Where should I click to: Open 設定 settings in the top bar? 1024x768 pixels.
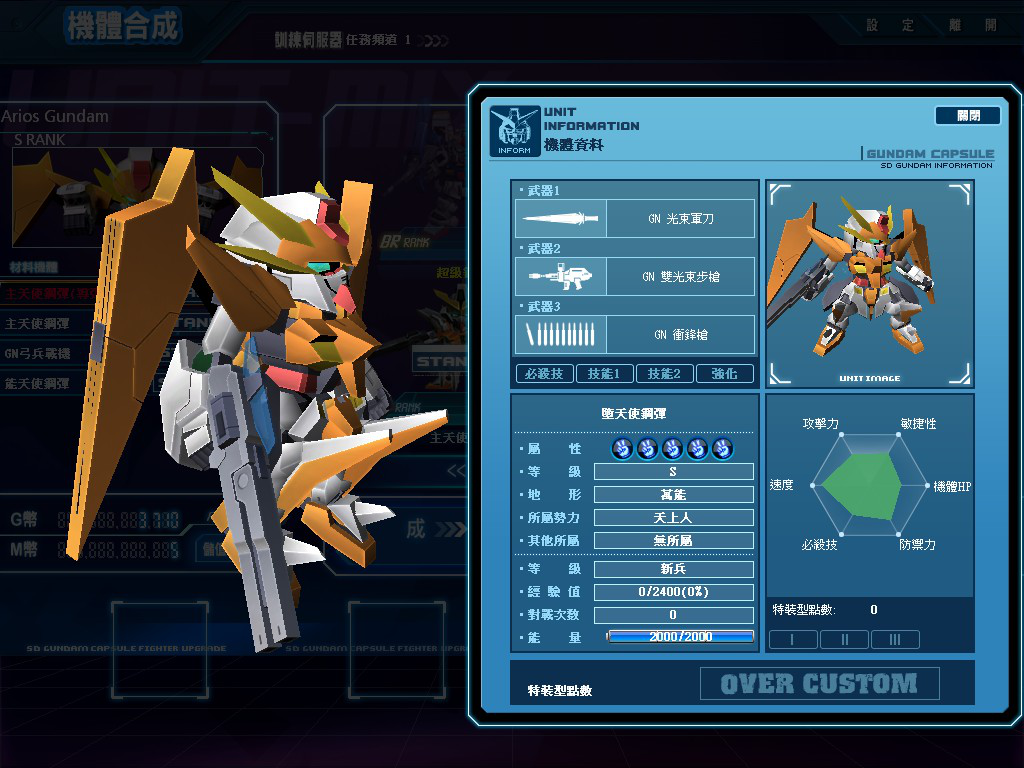(889, 25)
